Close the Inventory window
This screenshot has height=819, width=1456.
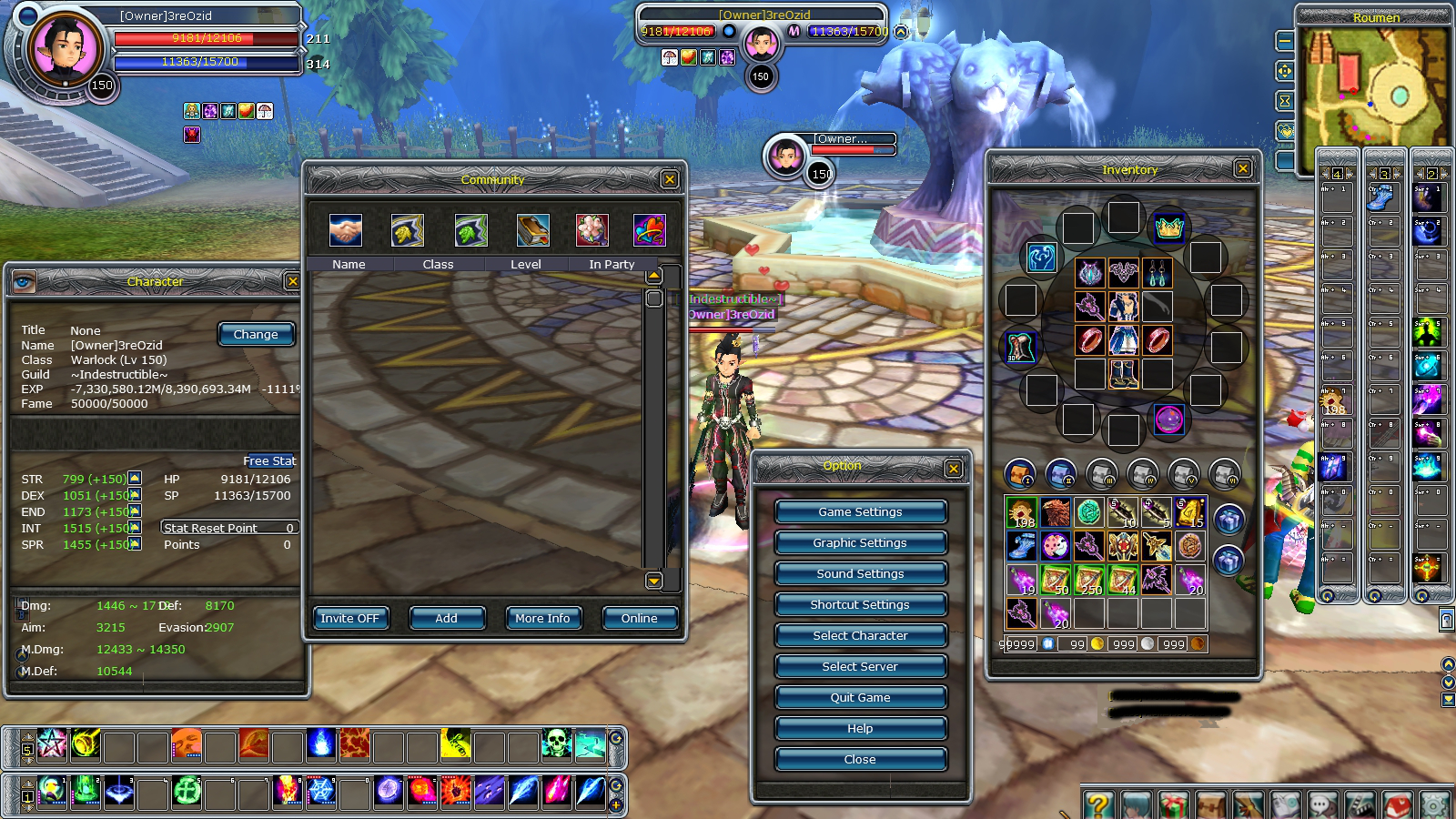pyautogui.click(x=1243, y=168)
